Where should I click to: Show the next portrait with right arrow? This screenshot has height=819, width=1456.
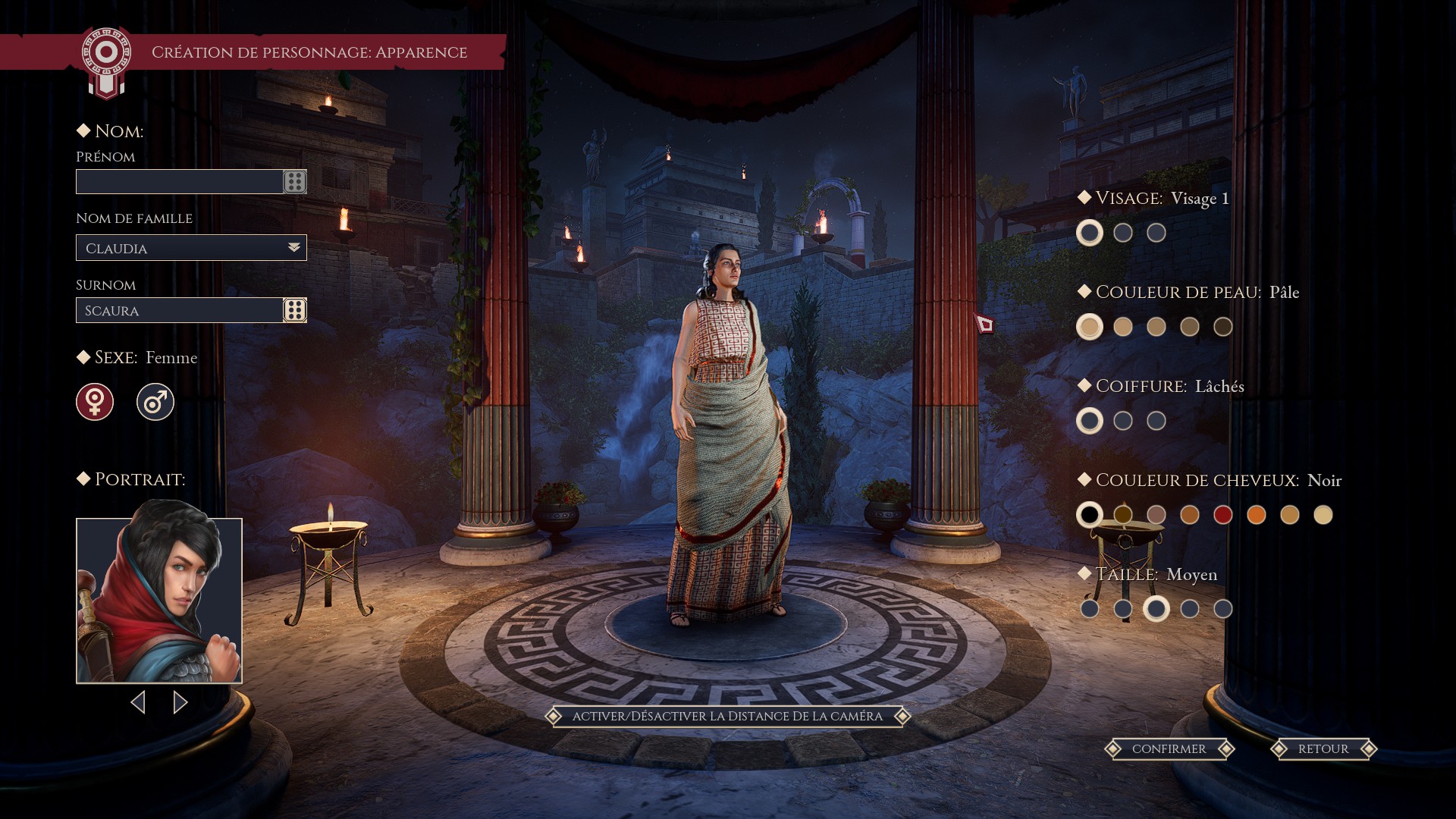[180, 702]
